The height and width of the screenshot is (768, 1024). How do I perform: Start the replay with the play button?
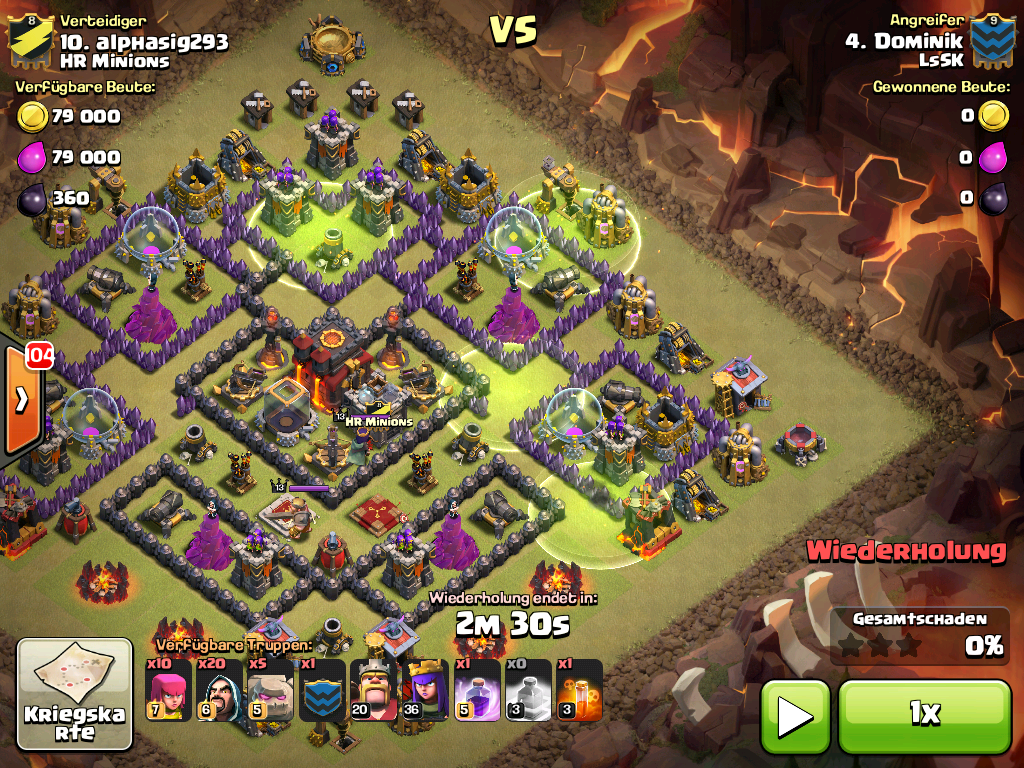[795, 715]
